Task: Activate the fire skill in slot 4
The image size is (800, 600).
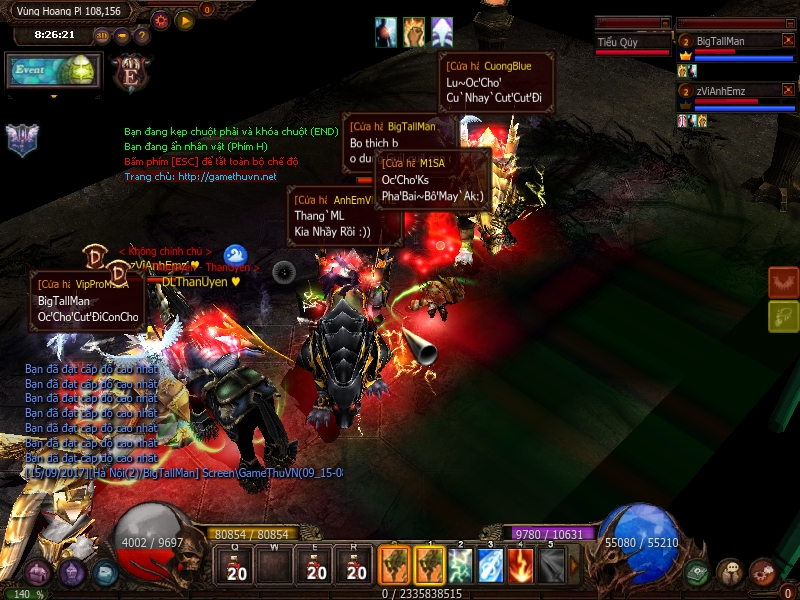Action: pyautogui.click(x=520, y=566)
